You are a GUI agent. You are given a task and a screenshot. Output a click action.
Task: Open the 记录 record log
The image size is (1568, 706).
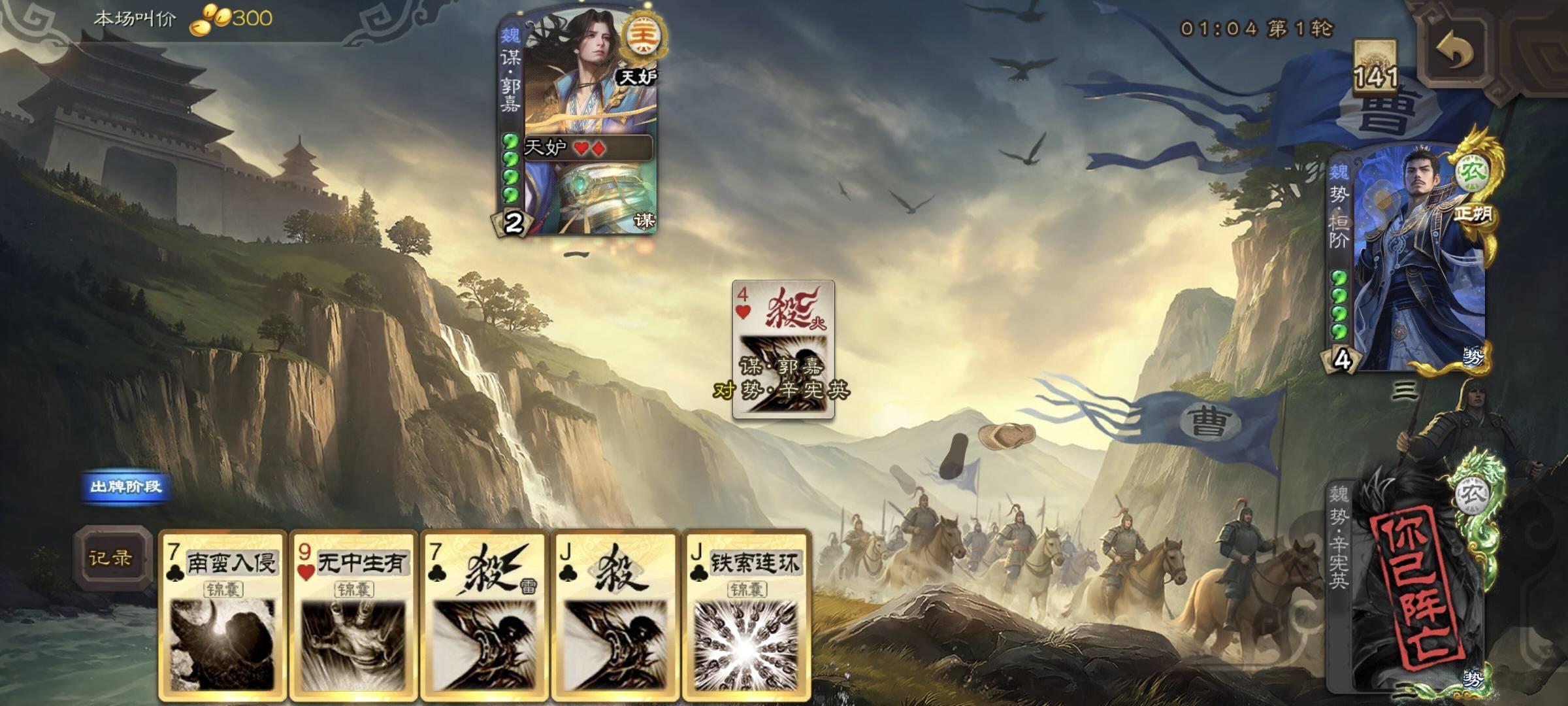coord(110,558)
